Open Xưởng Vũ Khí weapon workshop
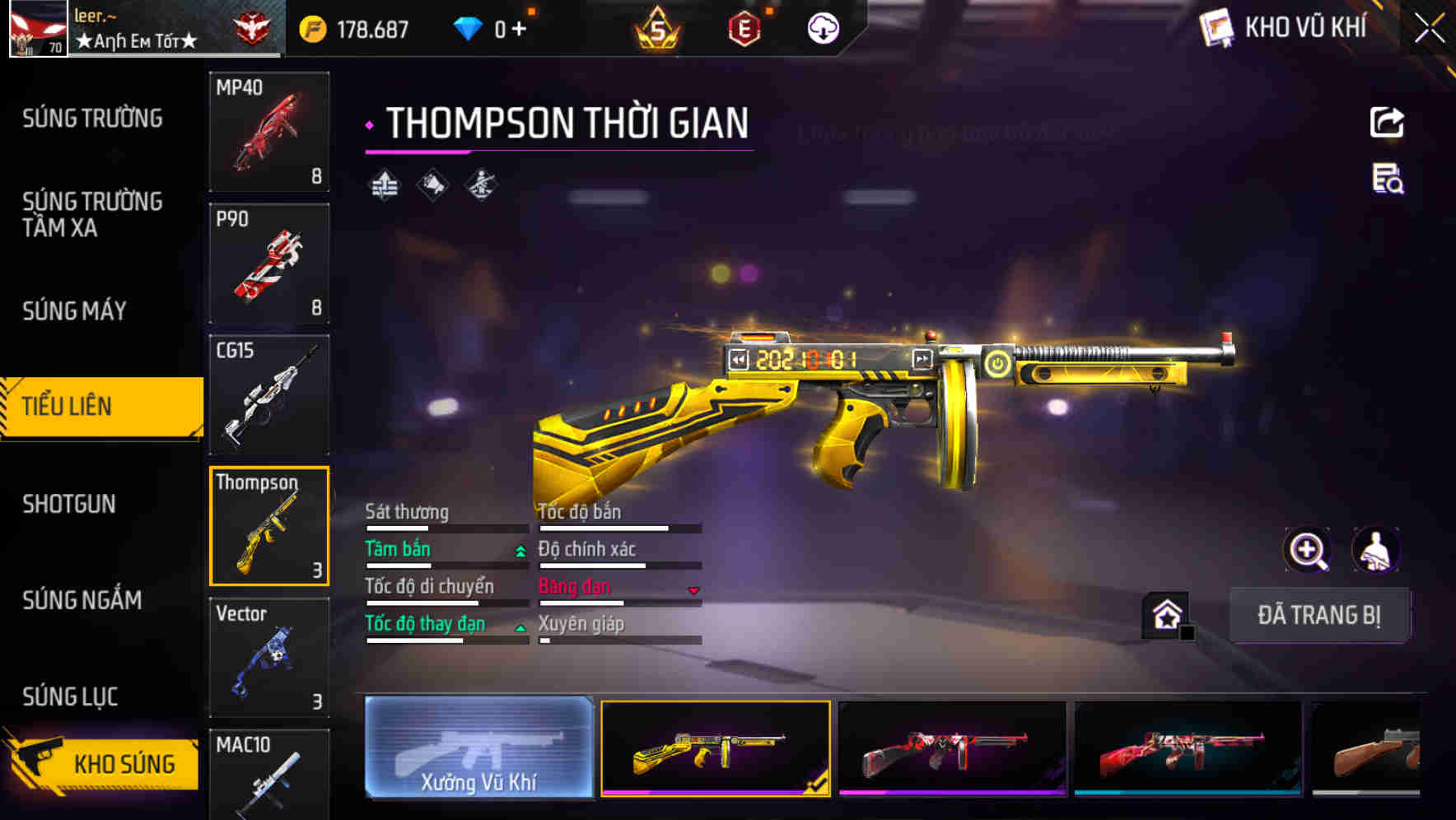Viewport: 1456px width, 820px height. coord(479,750)
